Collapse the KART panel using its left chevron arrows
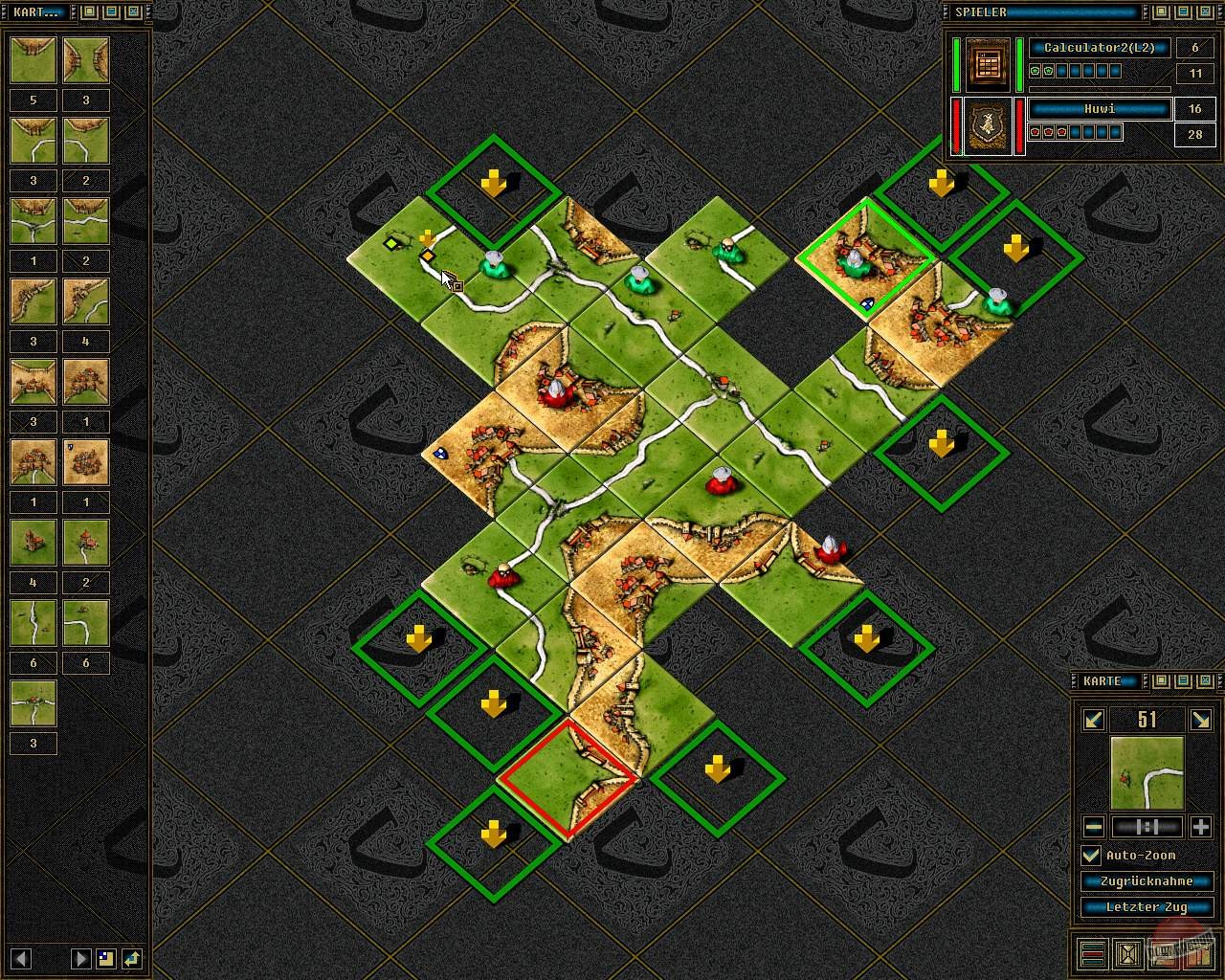Image resolution: width=1225 pixels, height=980 pixels. (3, 11)
